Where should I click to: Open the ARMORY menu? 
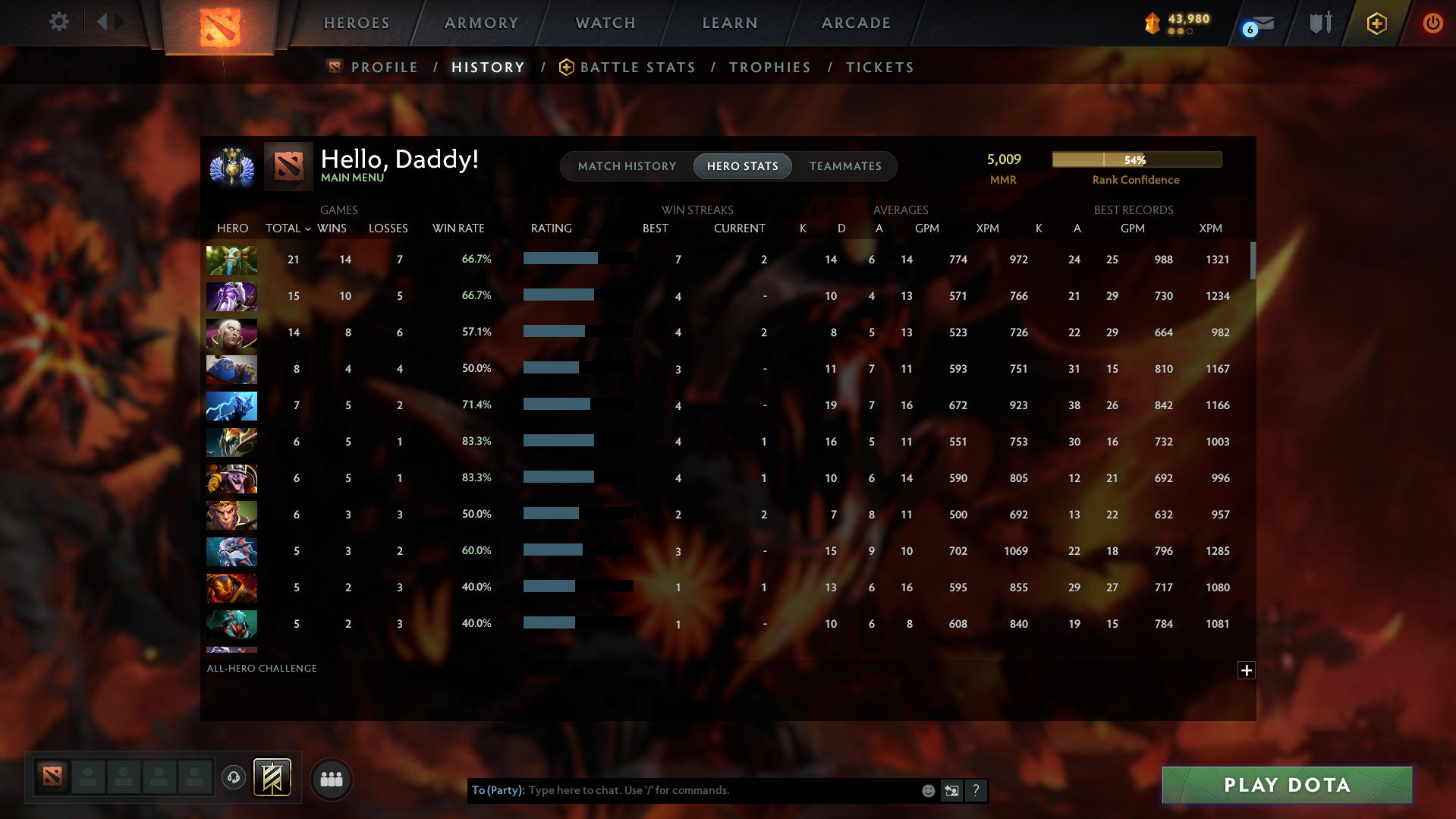482,23
